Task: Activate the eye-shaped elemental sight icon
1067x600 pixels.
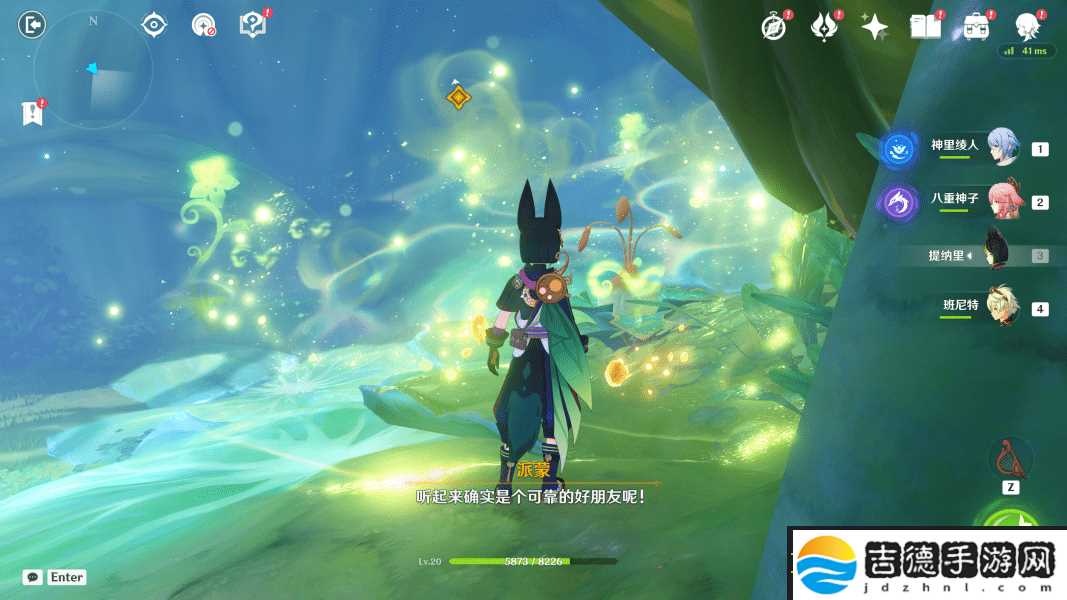Action: pos(154,25)
